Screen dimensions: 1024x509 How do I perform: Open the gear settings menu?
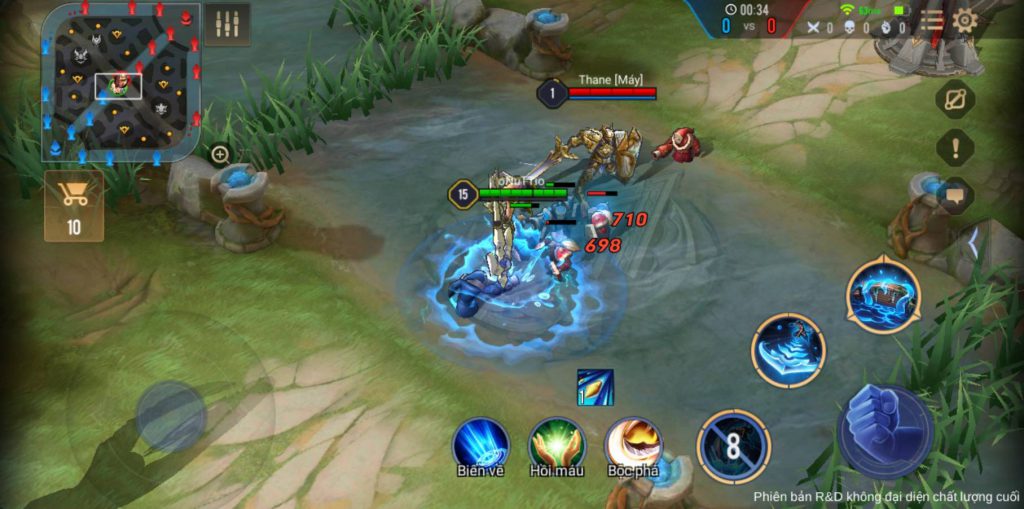pyautogui.click(x=965, y=20)
